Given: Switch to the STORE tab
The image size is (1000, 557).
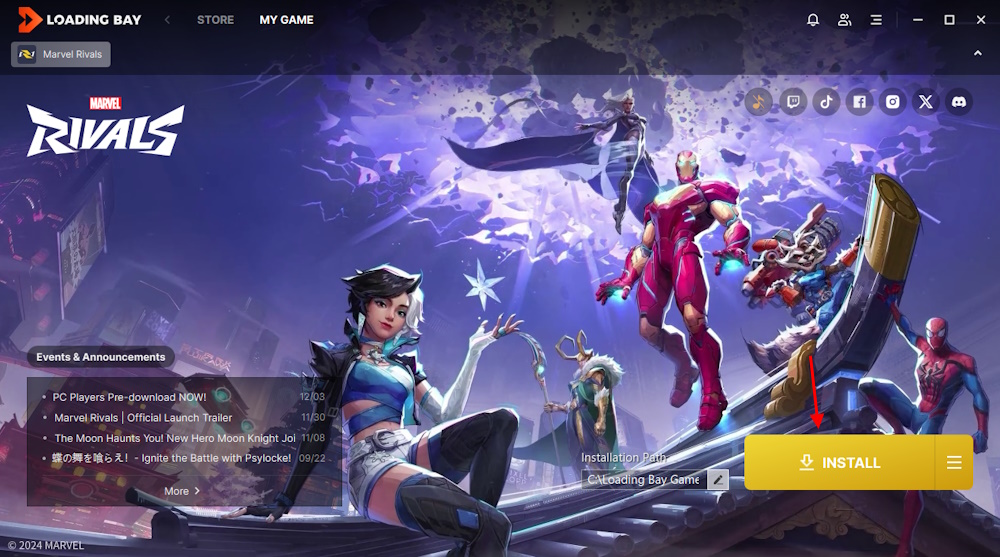Looking at the screenshot, I should click(215, 20).
